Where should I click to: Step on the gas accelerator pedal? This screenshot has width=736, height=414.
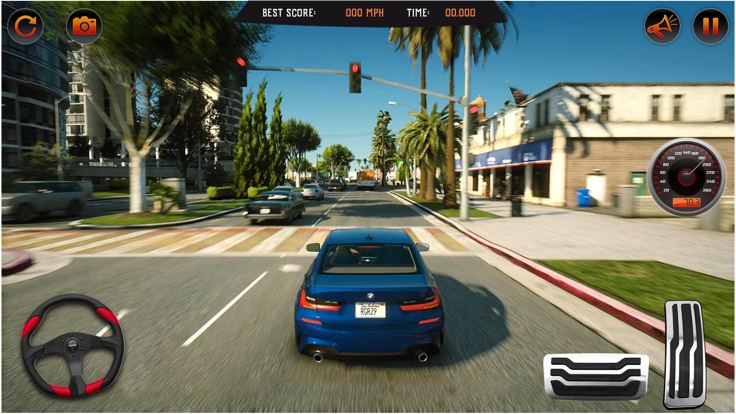point(685,353)
